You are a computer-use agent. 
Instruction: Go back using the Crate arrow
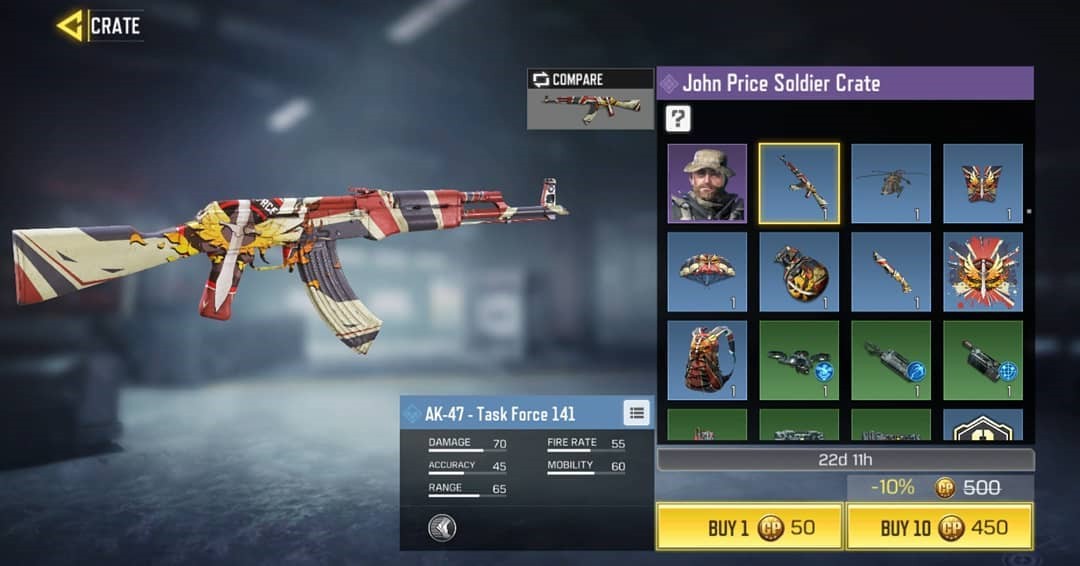click(x=71, y=25)
